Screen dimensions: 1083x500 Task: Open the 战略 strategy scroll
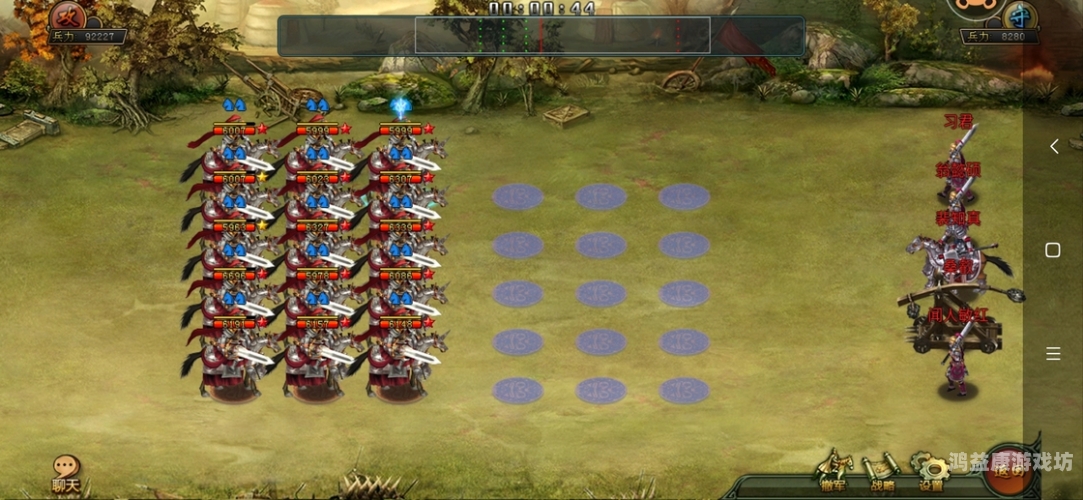pyautogui.click(x=882, y=469)
